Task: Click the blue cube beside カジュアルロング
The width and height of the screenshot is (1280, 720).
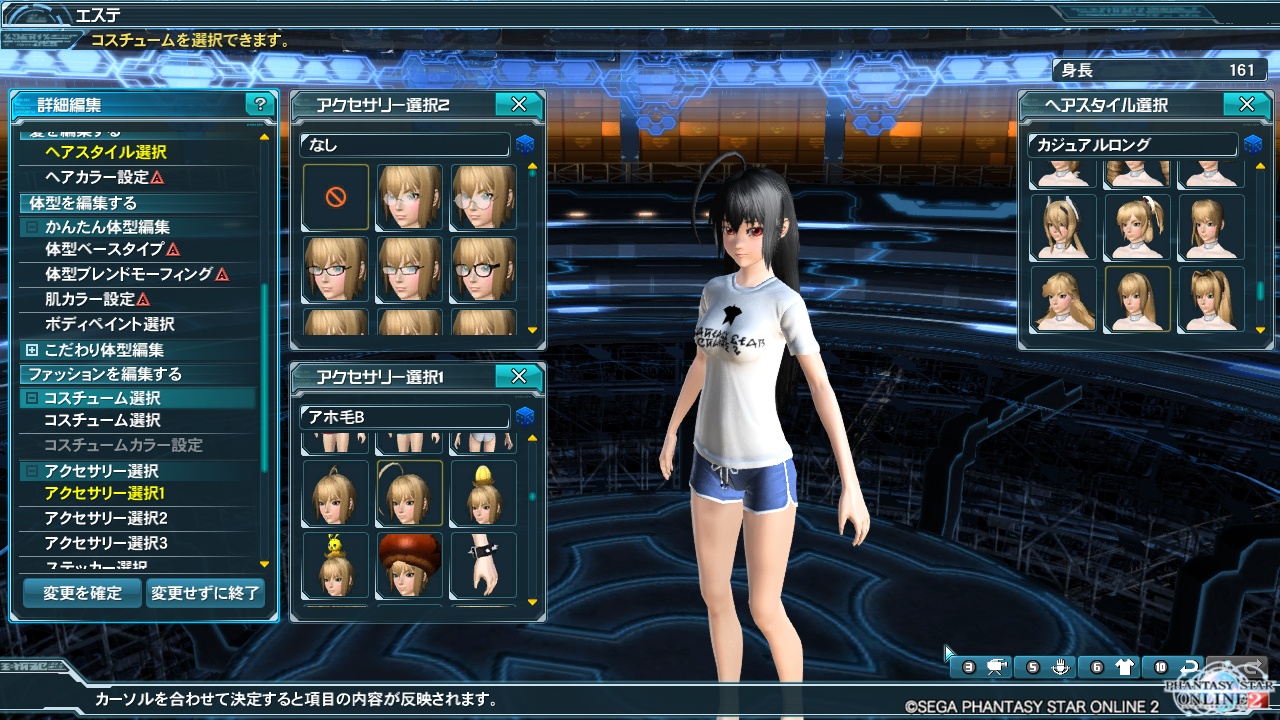Action: [x=1253, y=145]
